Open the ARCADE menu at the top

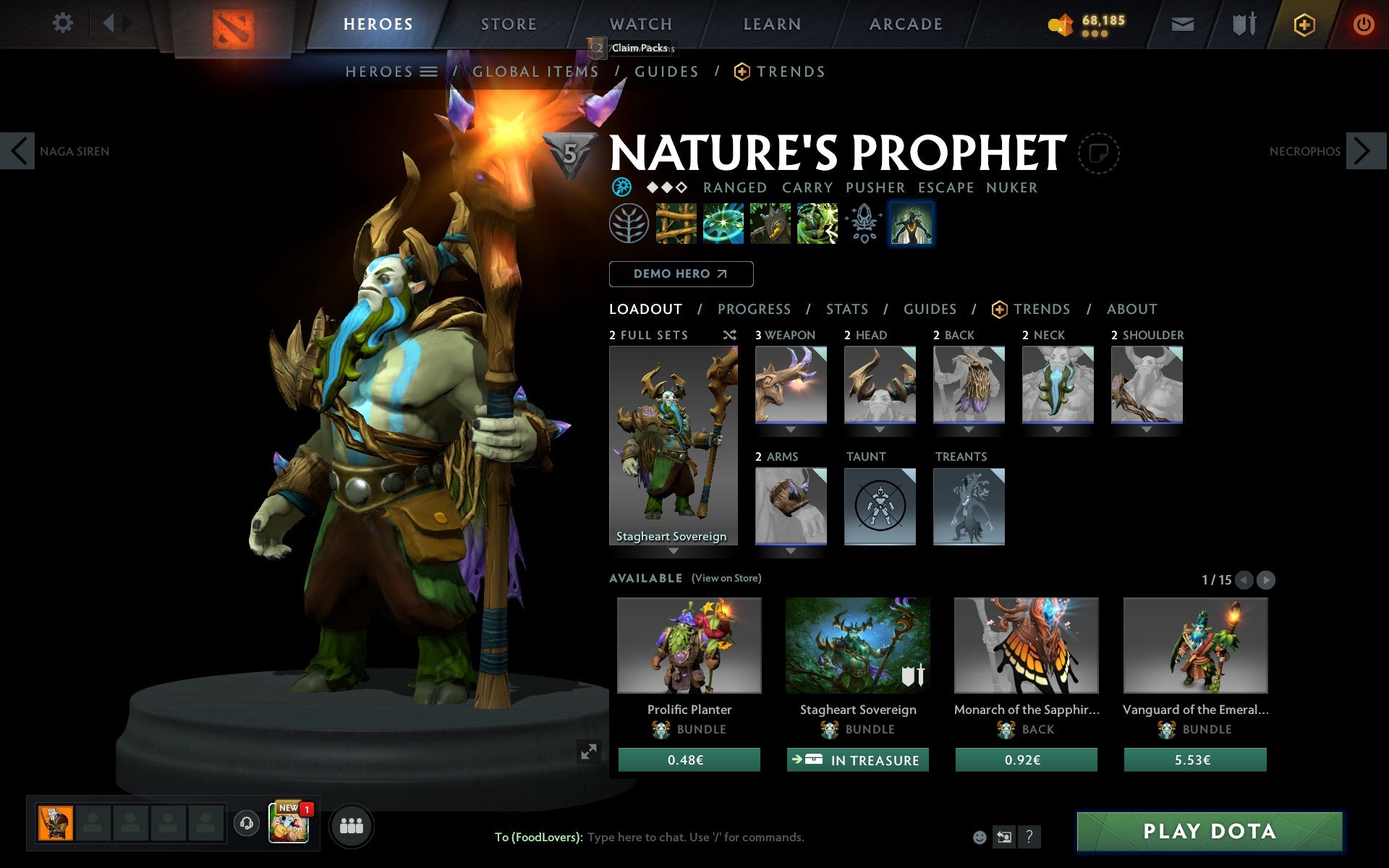[x=904, y=23]
